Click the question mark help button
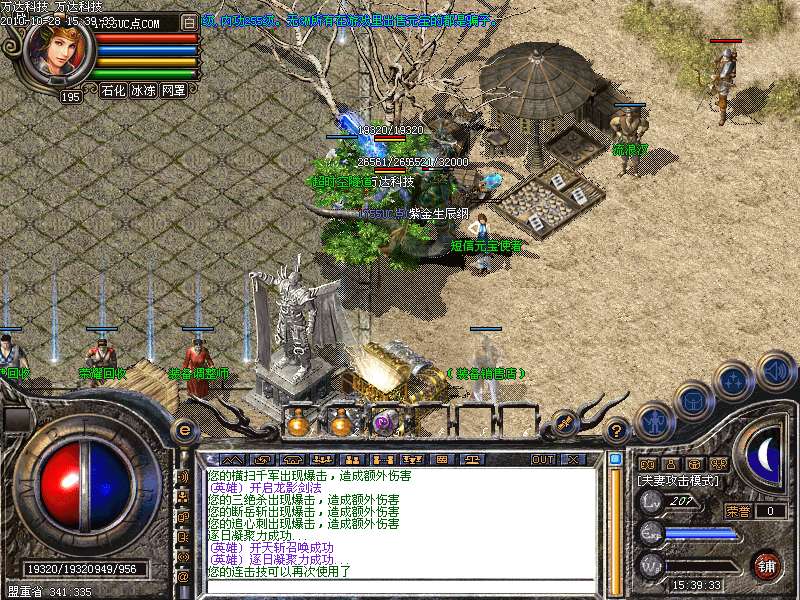This screenshot has width=800, height=600. [617, 430]
